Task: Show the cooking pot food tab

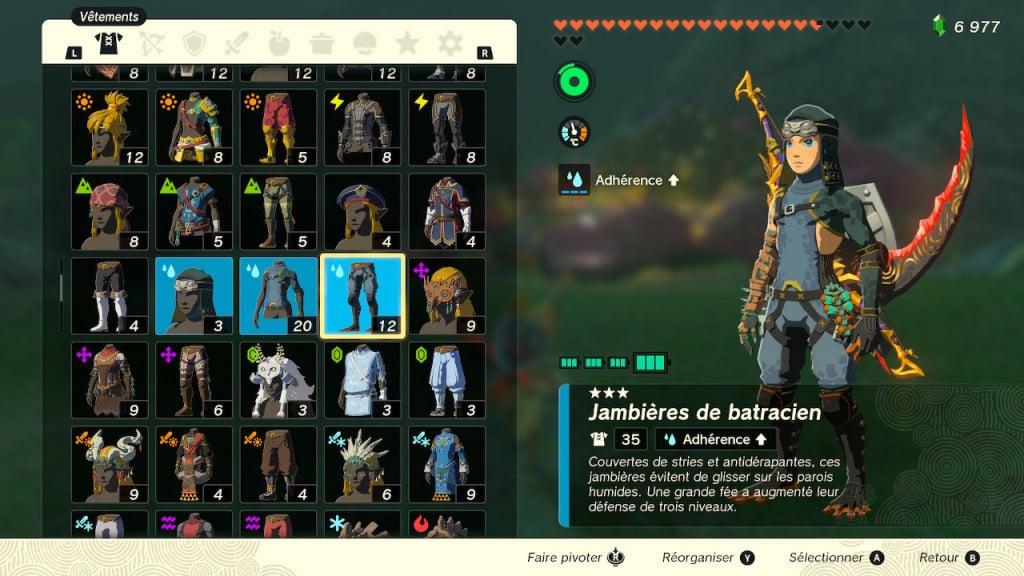Action: 322,43
